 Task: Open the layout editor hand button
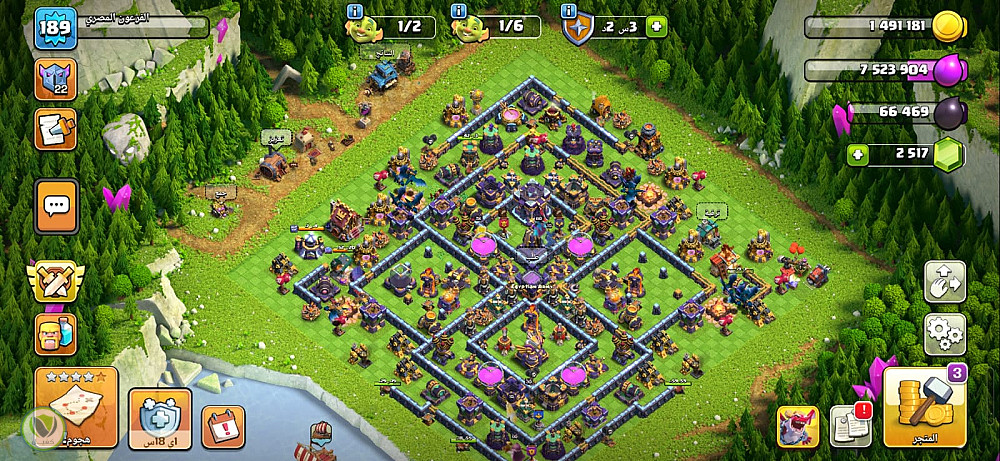(x=944, y=281)
